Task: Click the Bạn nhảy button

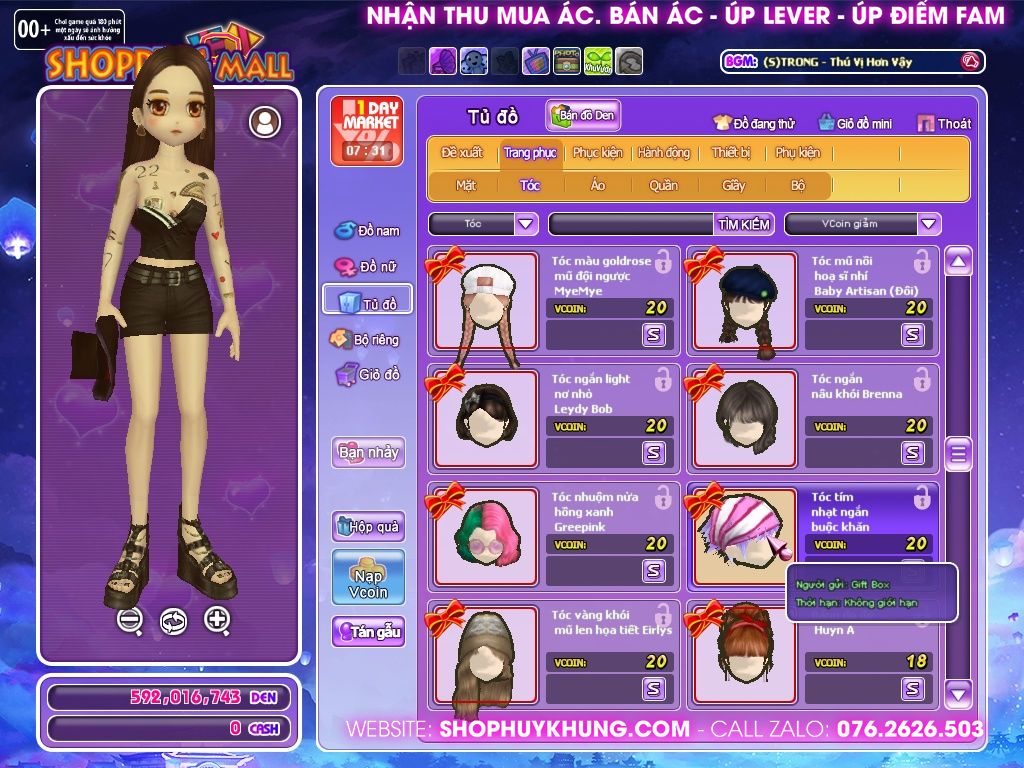Action: (x=368, y=452)
